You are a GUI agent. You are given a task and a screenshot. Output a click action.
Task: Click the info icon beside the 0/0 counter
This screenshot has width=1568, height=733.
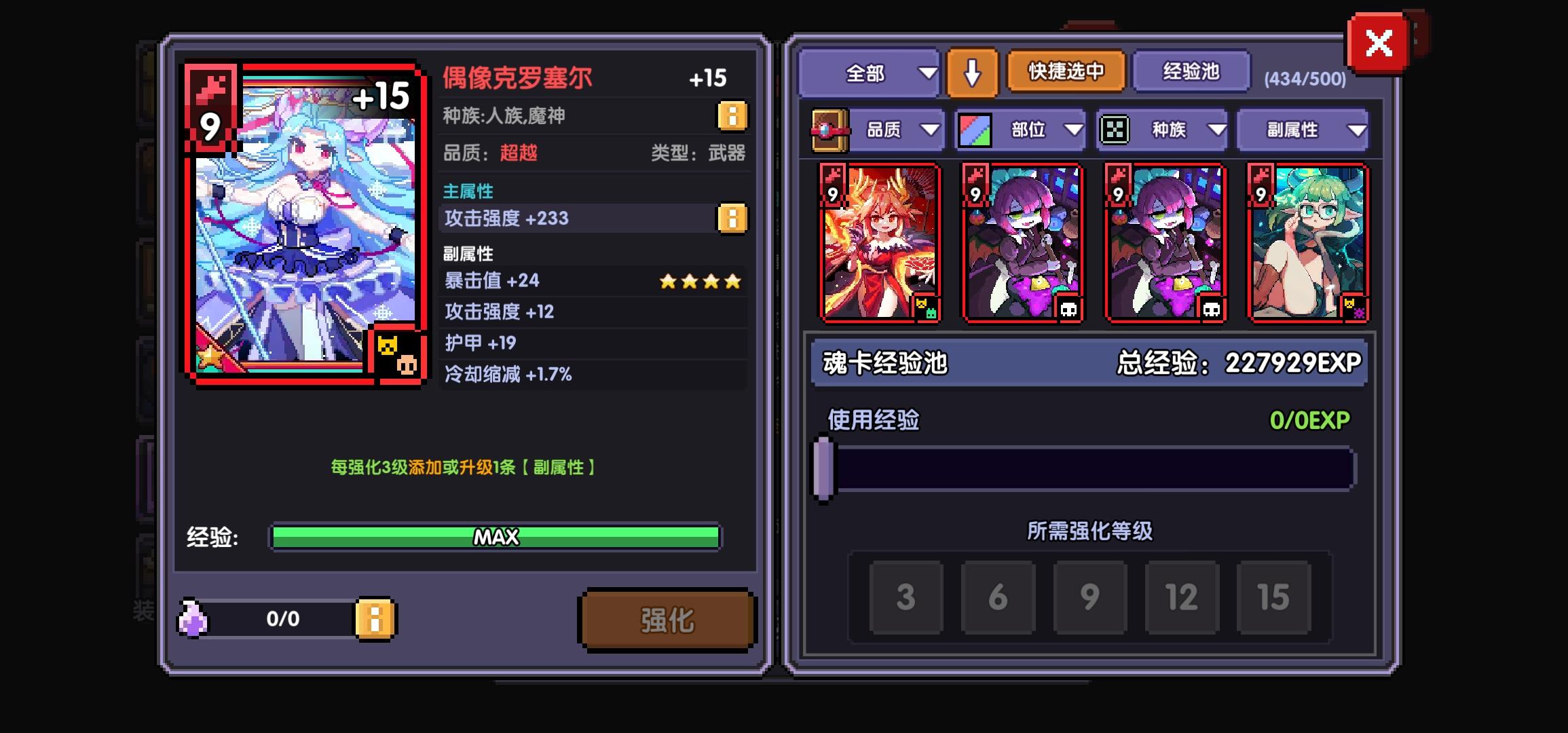pyautogui.click(x=377, y=619)
